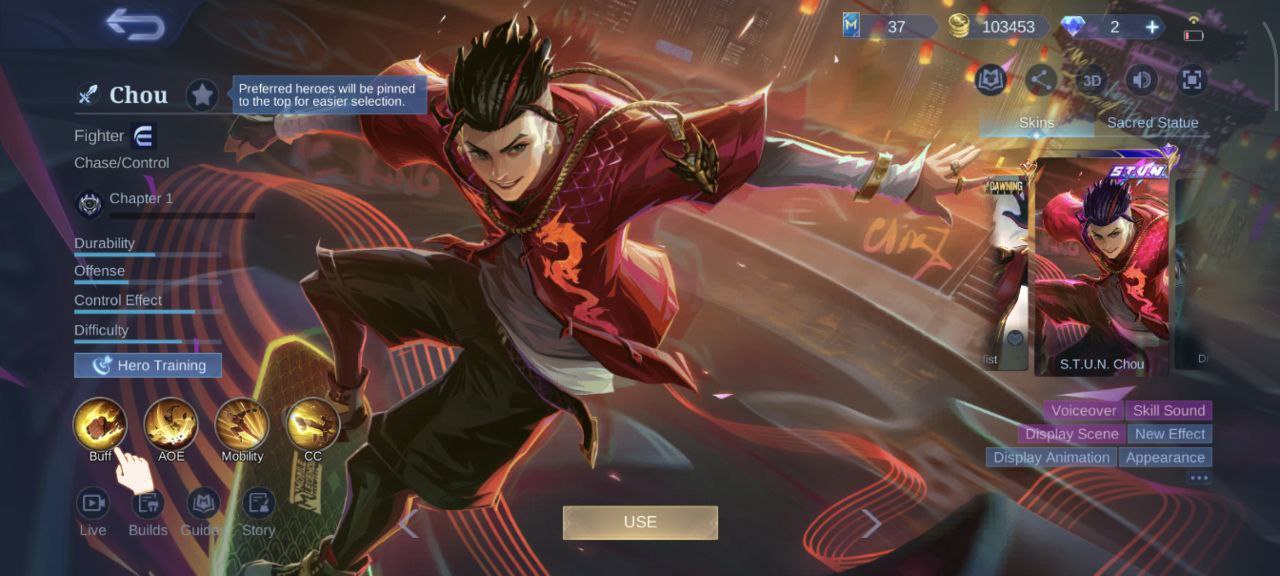Select the Buff skill icon
The height and width of the screenshot is (576, 1280).
point(100,424)
